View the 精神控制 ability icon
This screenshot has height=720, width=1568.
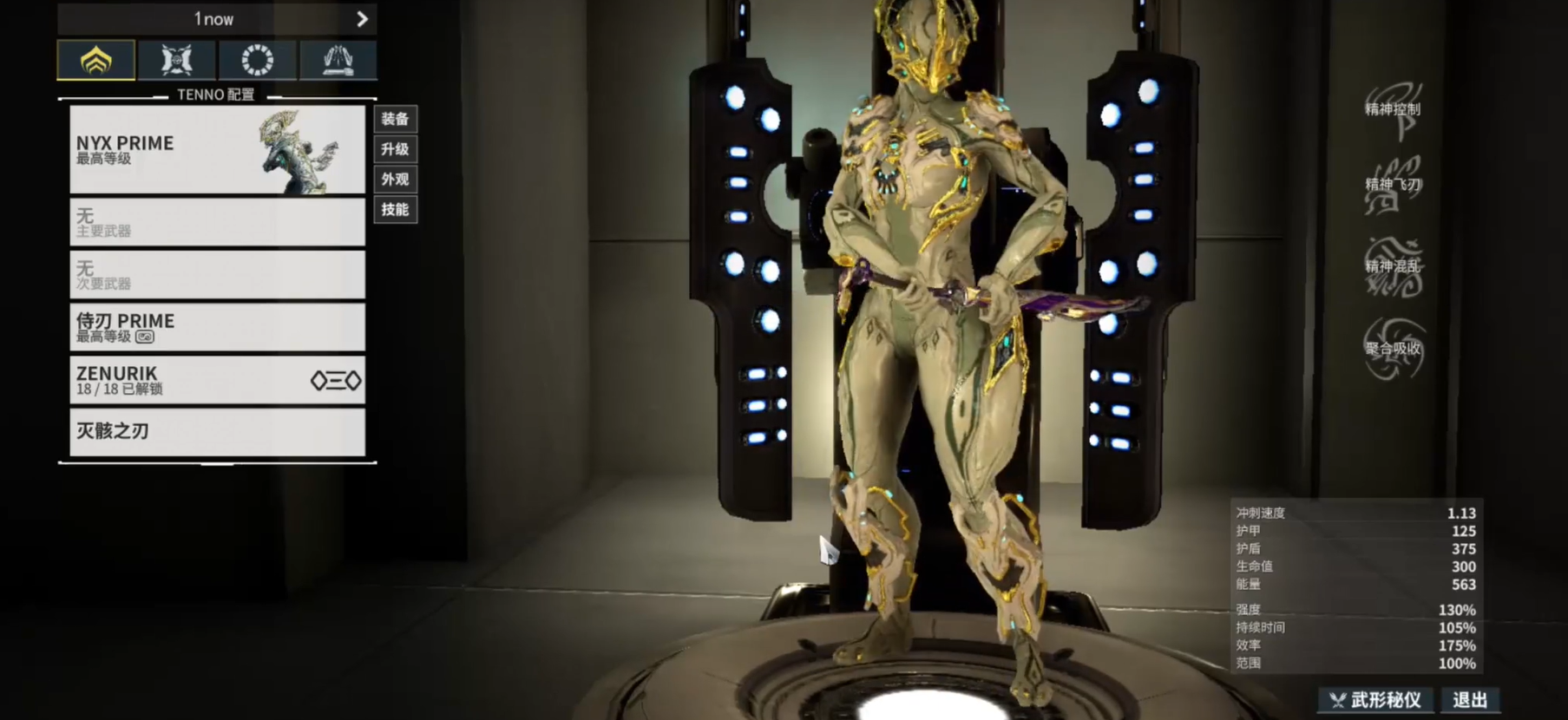1393,109
